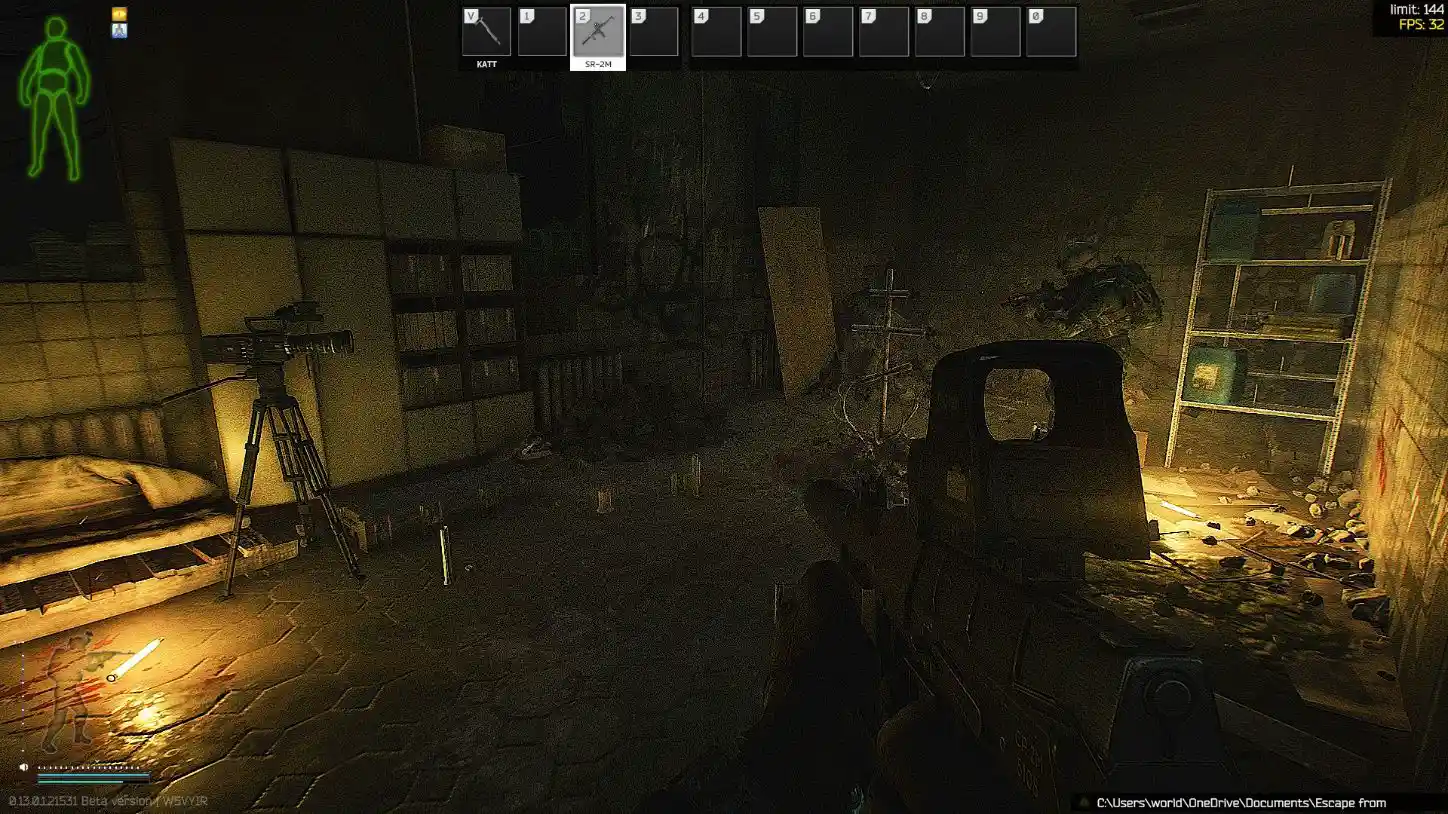Click the blue extraction point indicator icon

[120, 31]
